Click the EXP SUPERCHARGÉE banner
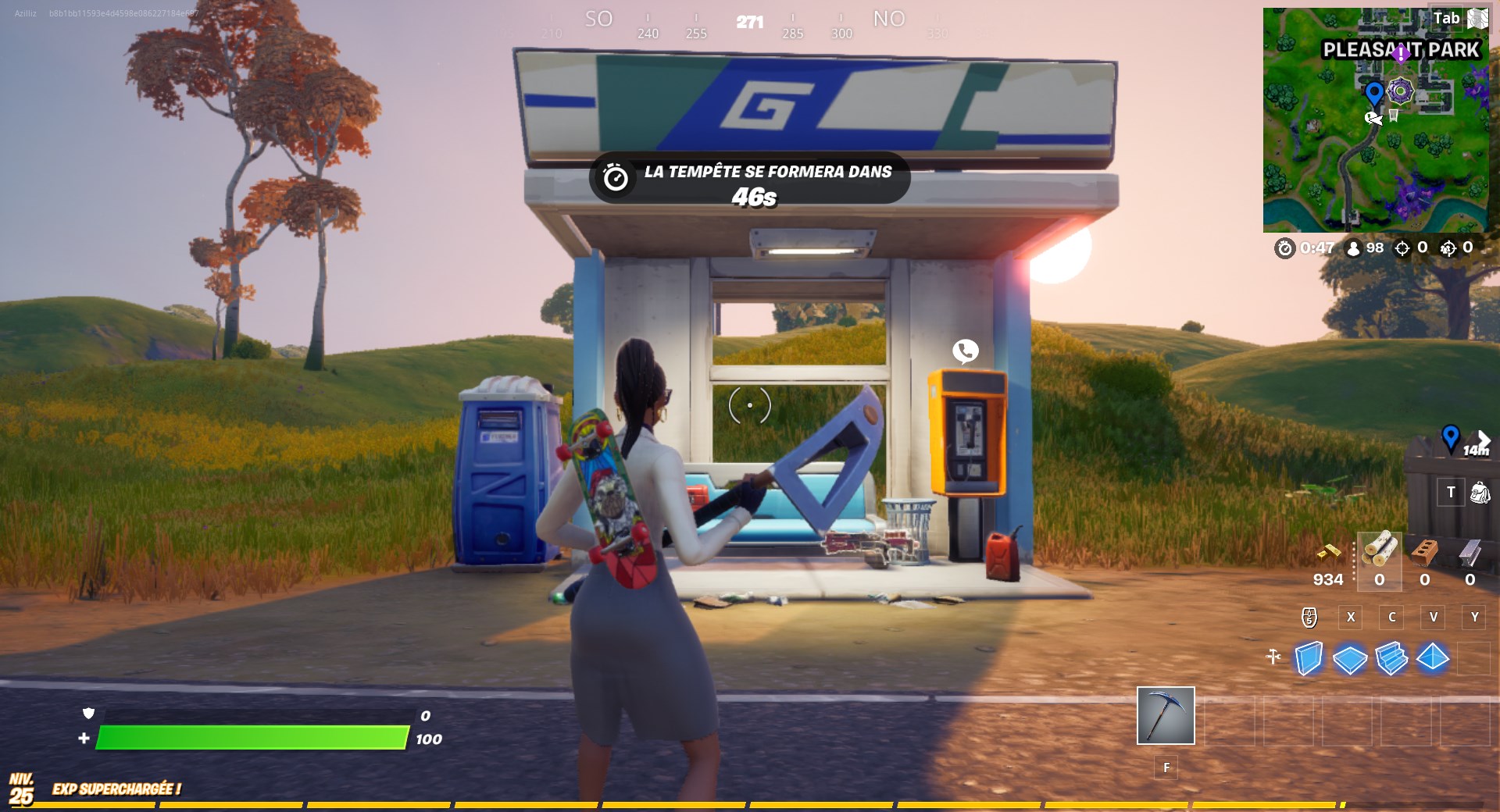 (116, 789)
